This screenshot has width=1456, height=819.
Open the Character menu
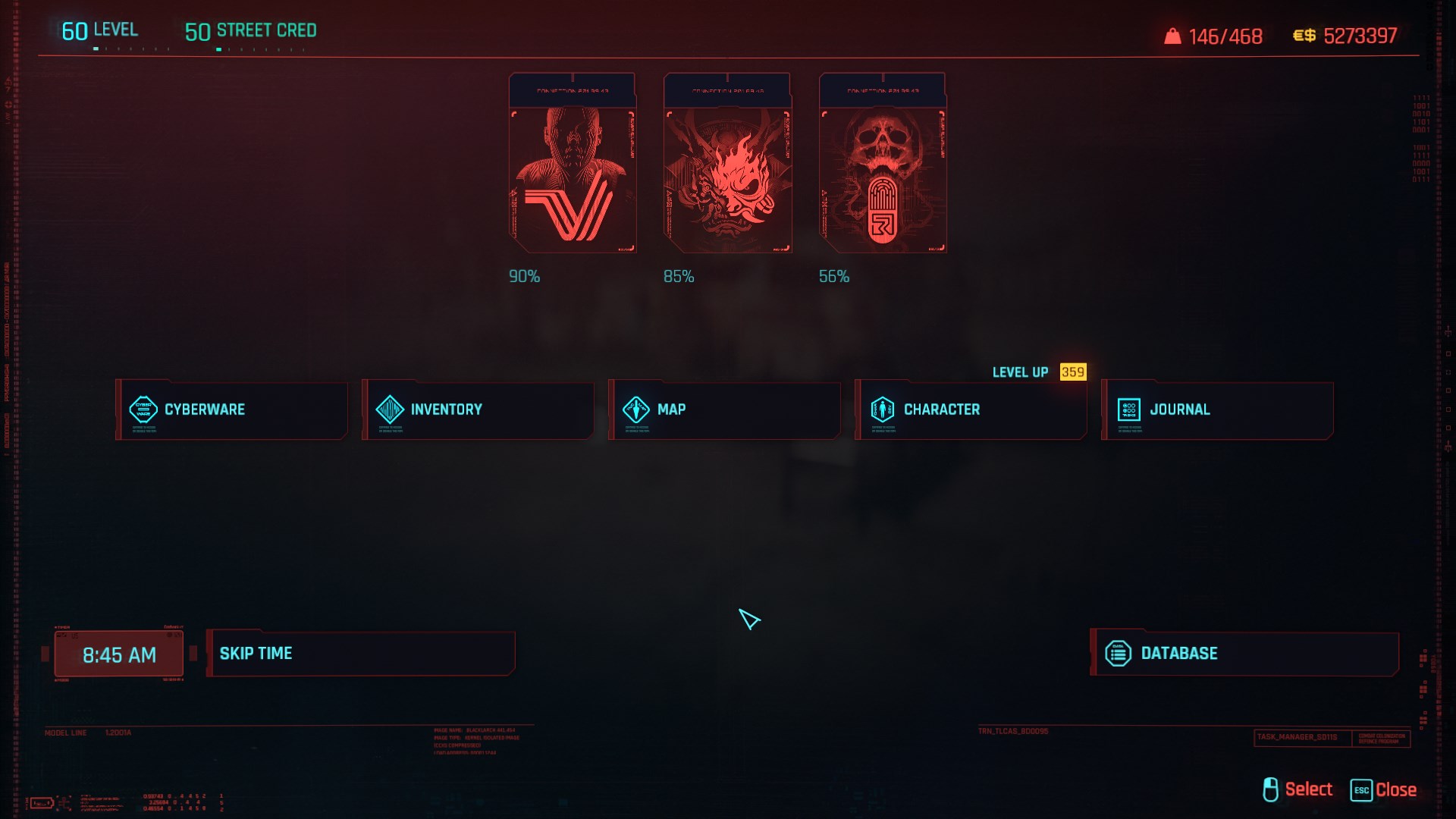click(x=971, y=409)
